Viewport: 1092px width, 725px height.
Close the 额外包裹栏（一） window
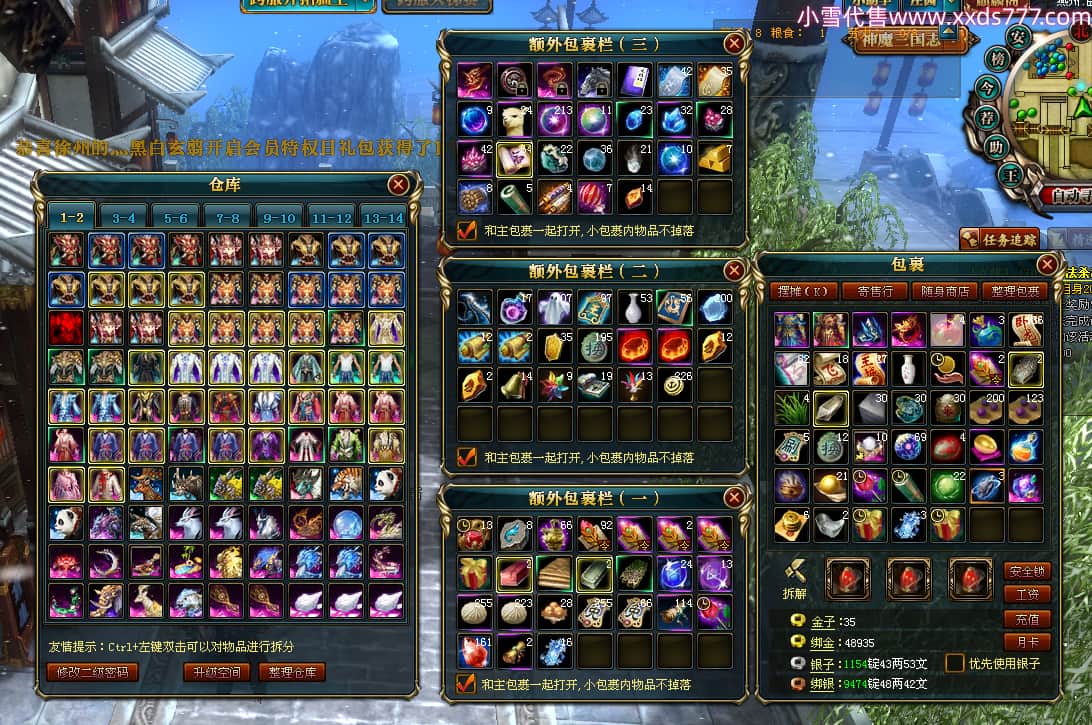click(735, 497)
